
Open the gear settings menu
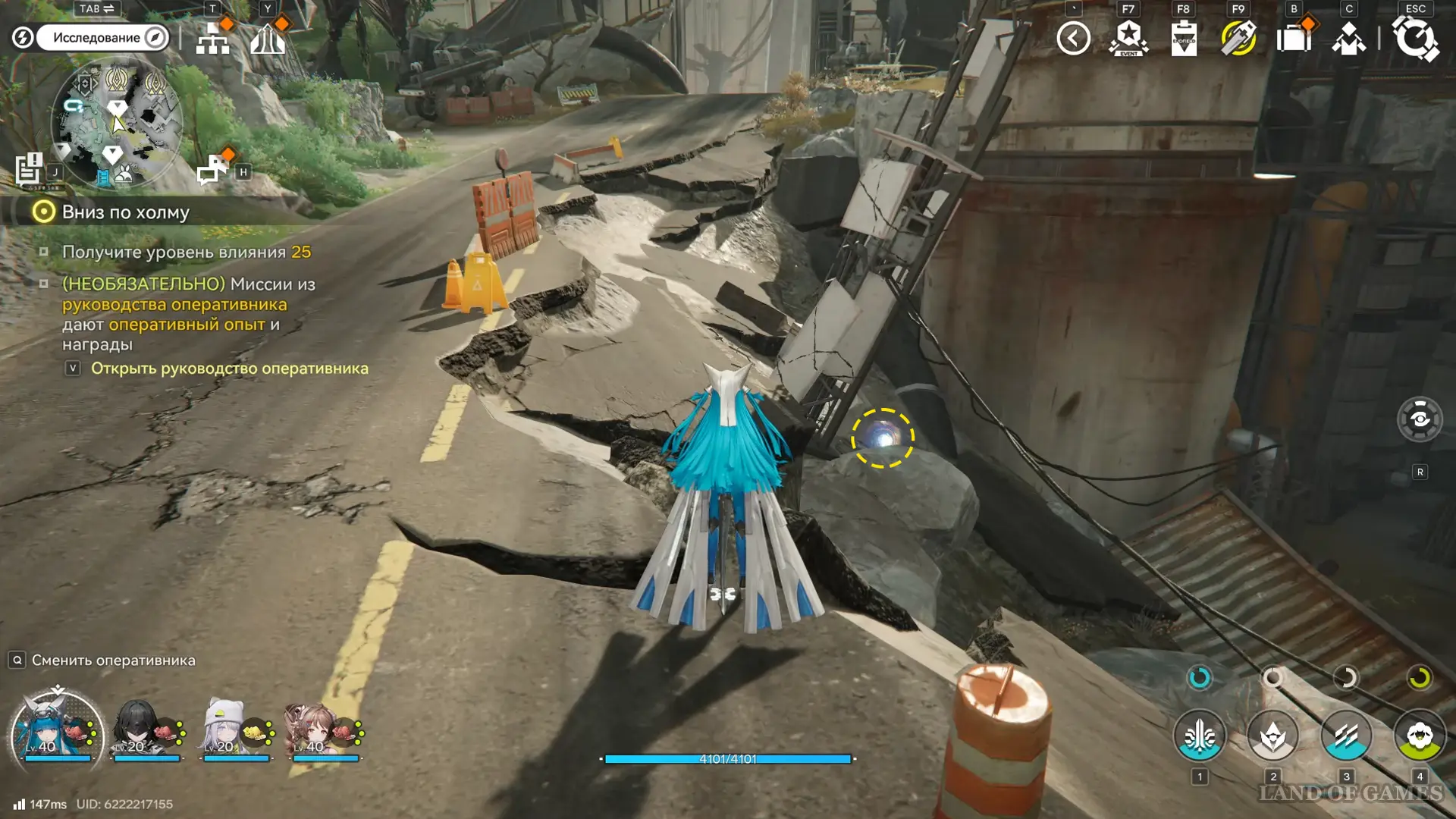point(1415,38)
